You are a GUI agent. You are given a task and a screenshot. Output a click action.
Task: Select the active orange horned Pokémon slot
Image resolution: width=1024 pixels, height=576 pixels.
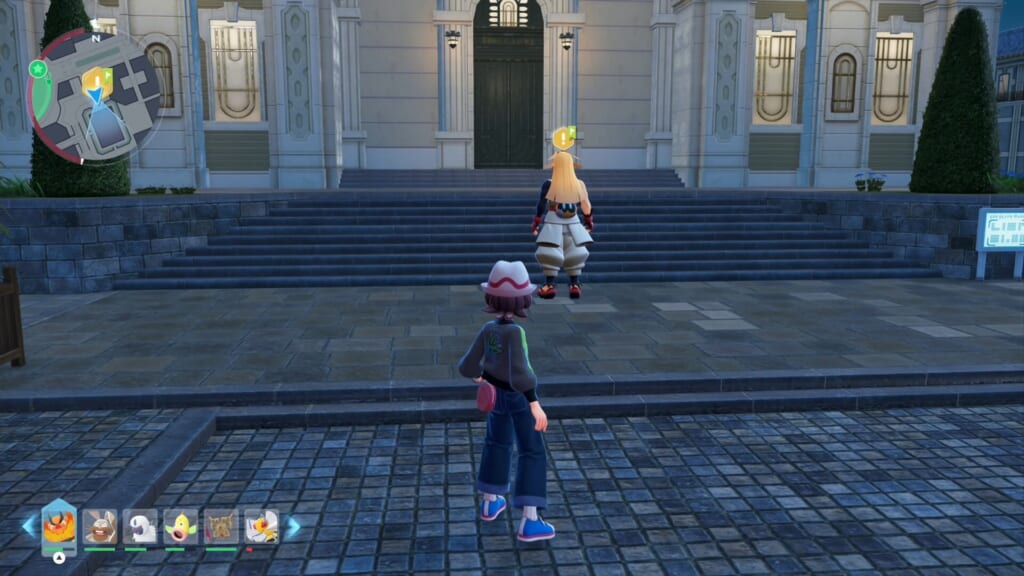coord(59,526)
